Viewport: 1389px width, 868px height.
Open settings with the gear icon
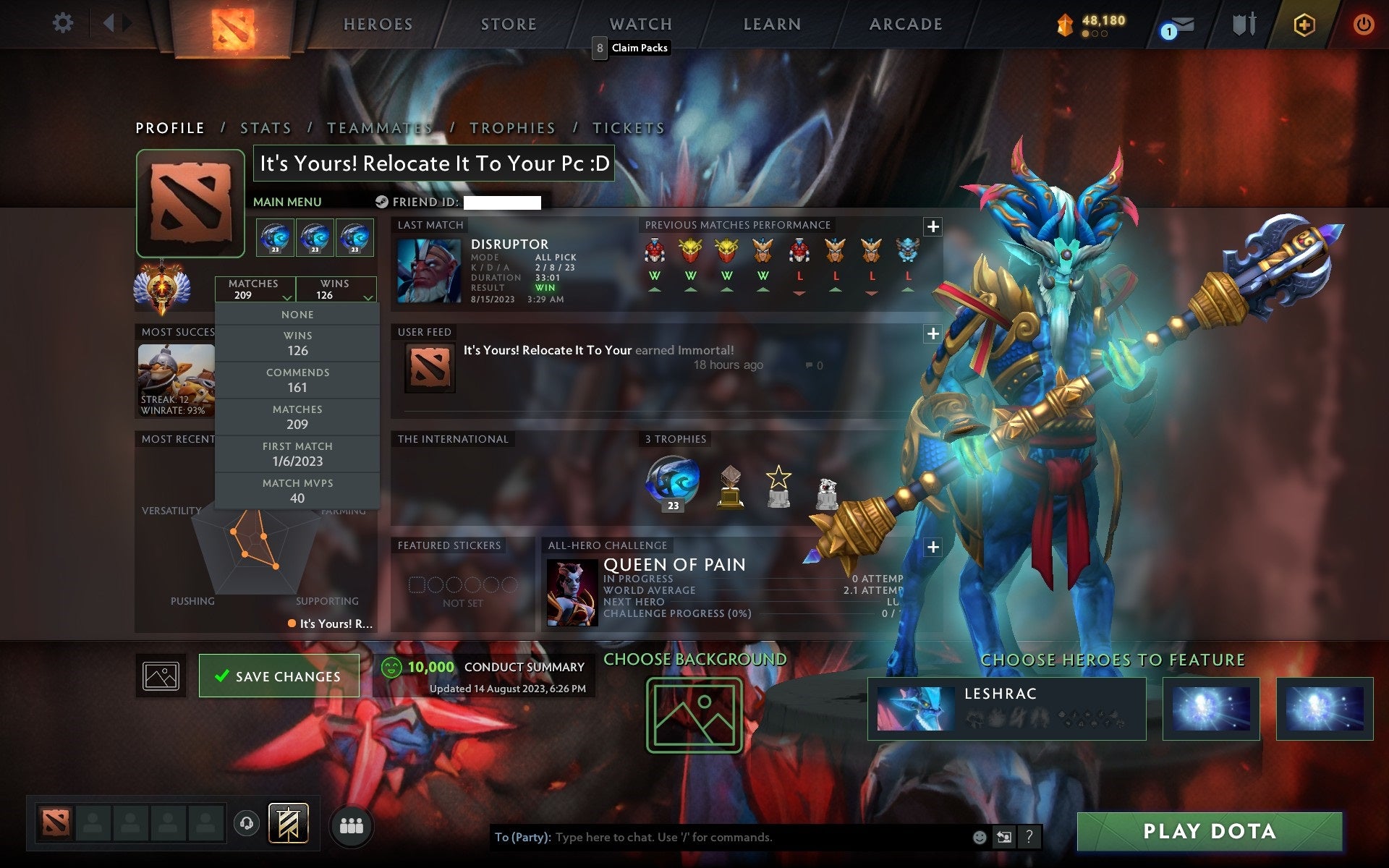coord(64,23)
